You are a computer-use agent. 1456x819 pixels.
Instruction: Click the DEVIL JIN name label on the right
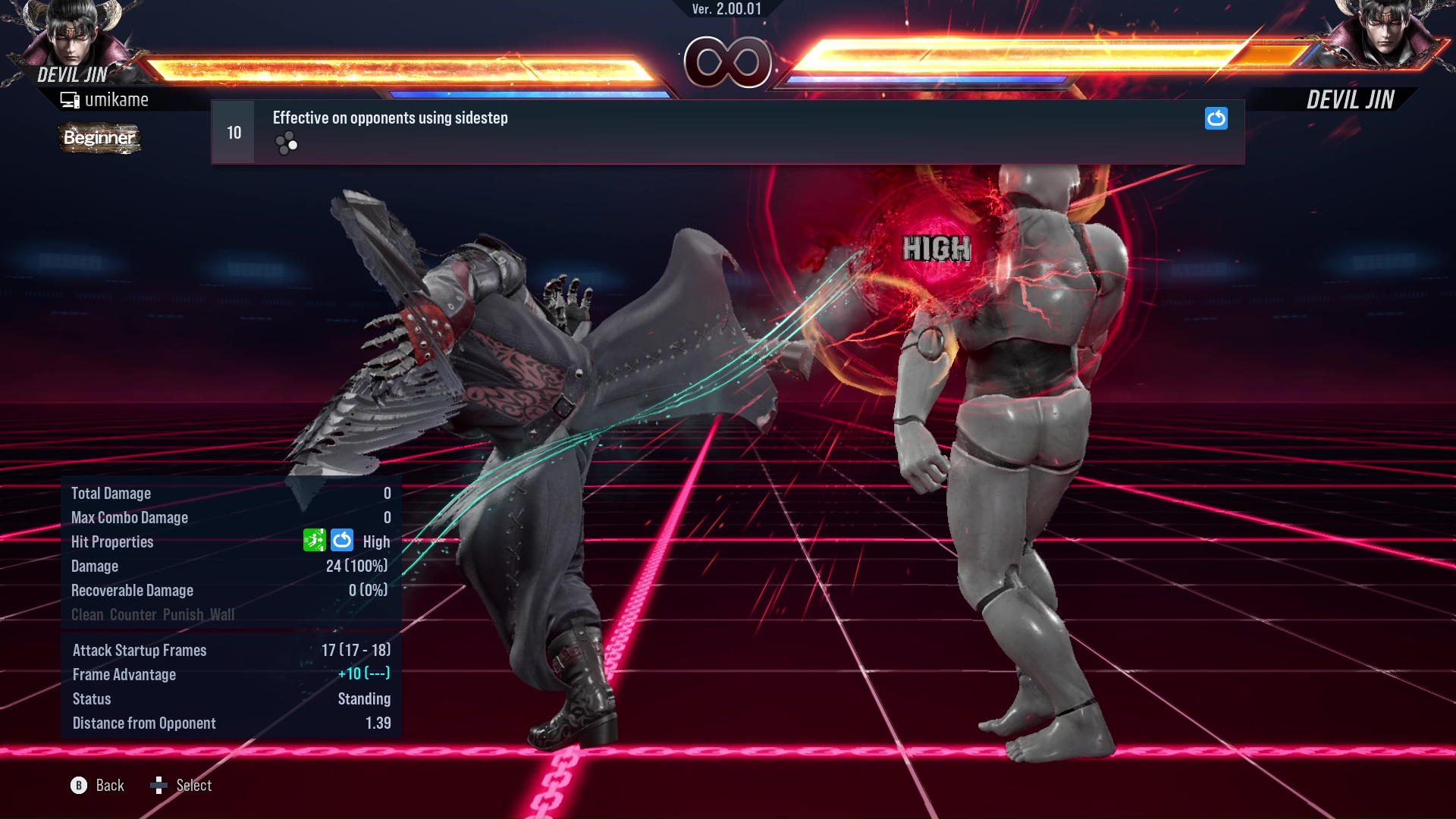click(1351, 99)
